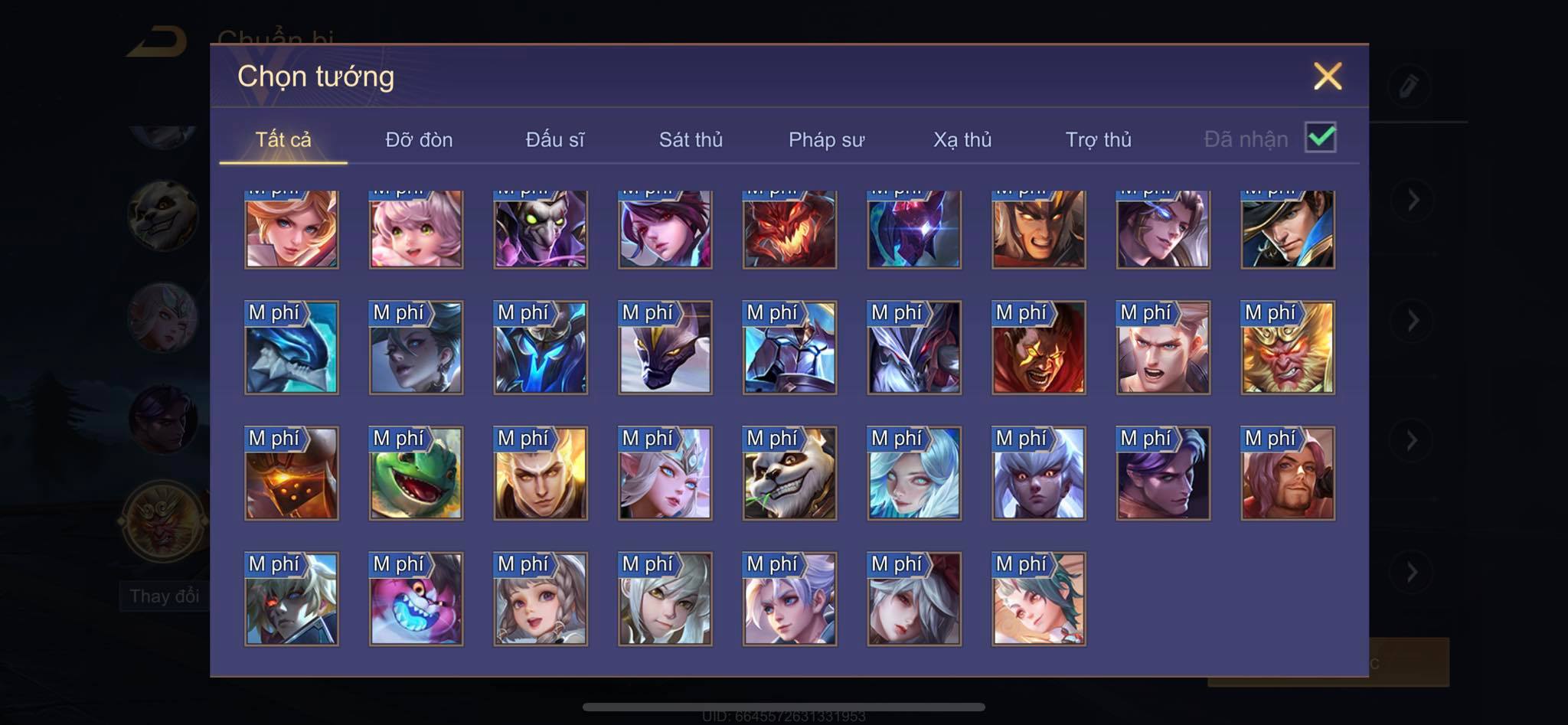Select the Tất cả tab
Image resolution: width=1568 pixels, height=725 pixels.
283,139
